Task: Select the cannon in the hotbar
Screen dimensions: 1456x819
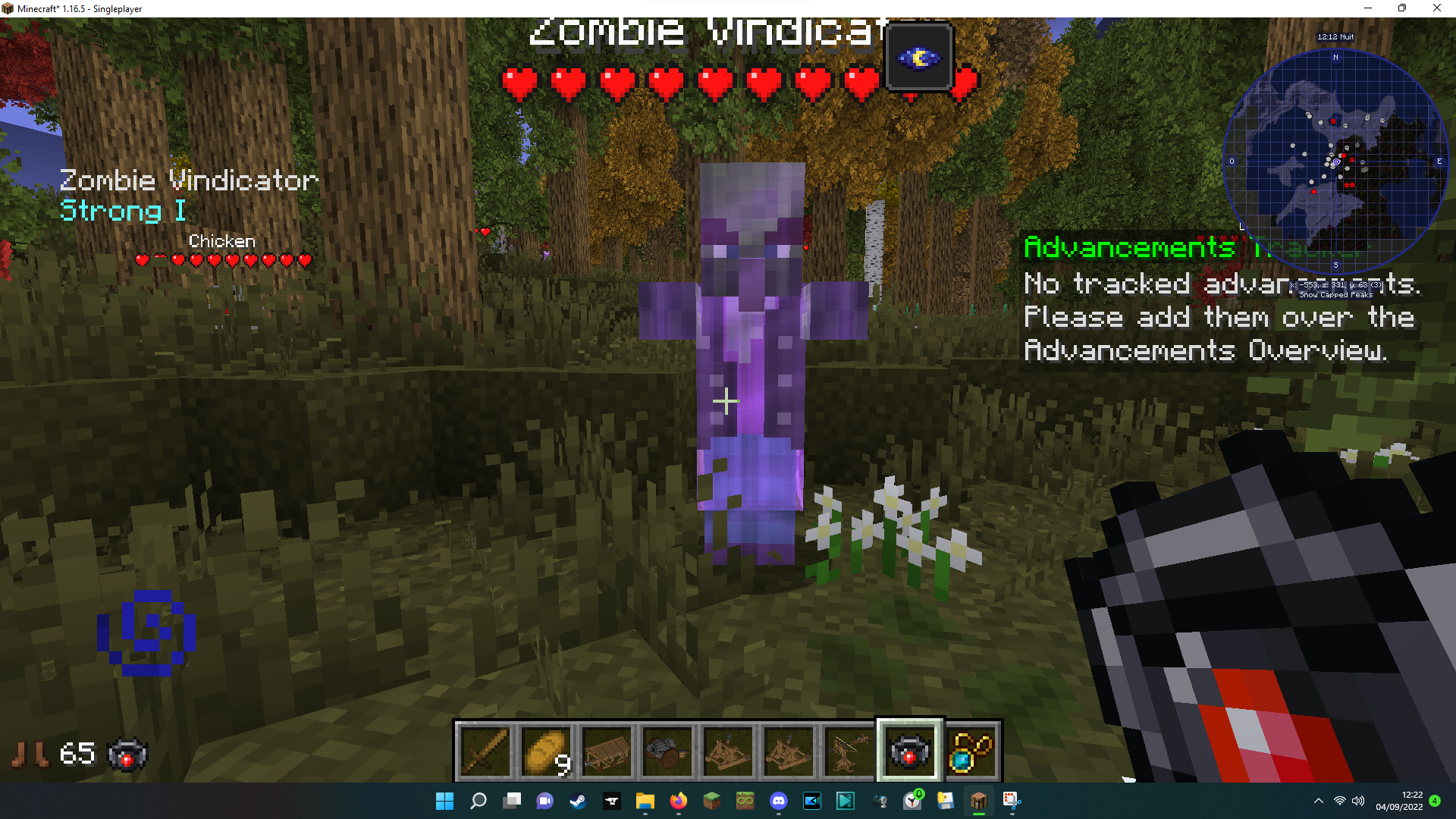Action: click(668, 752)
